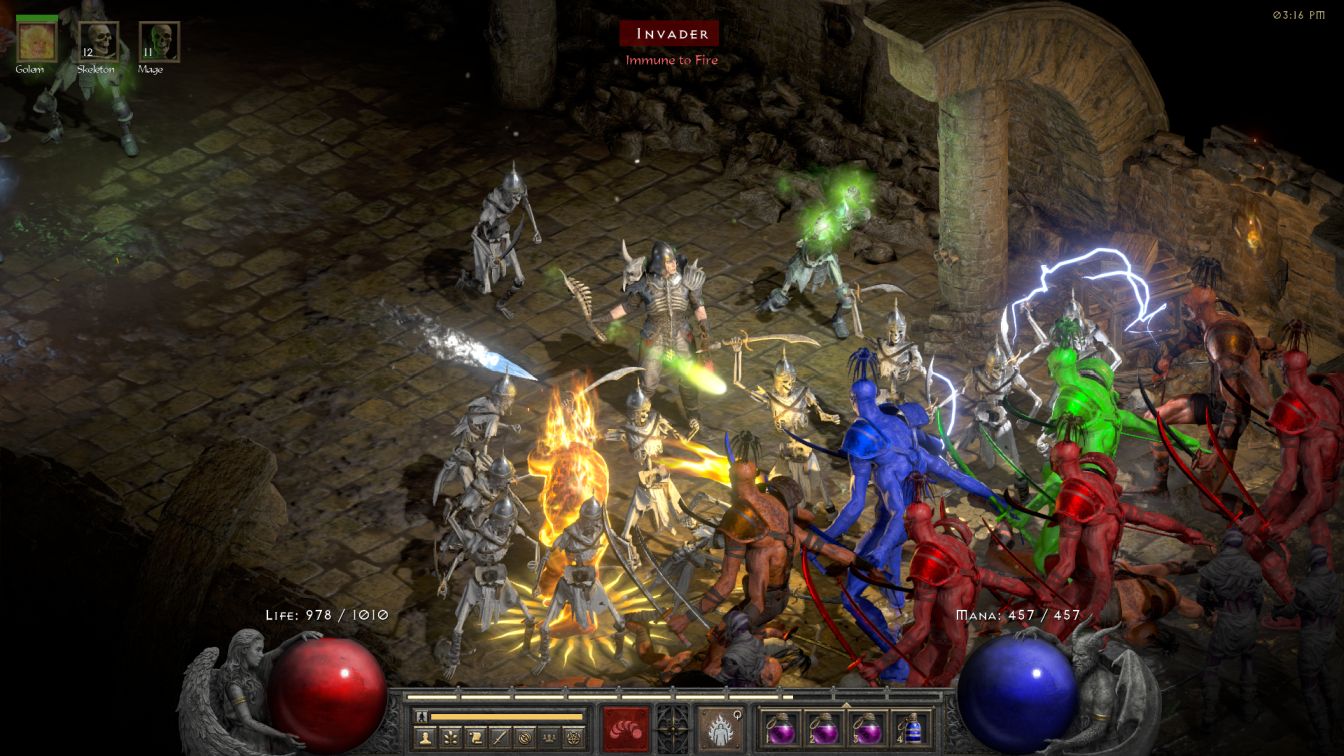Select the Golem minion portrait
The width and height of the screenshot is (1344, 756).
coord(36,41)
